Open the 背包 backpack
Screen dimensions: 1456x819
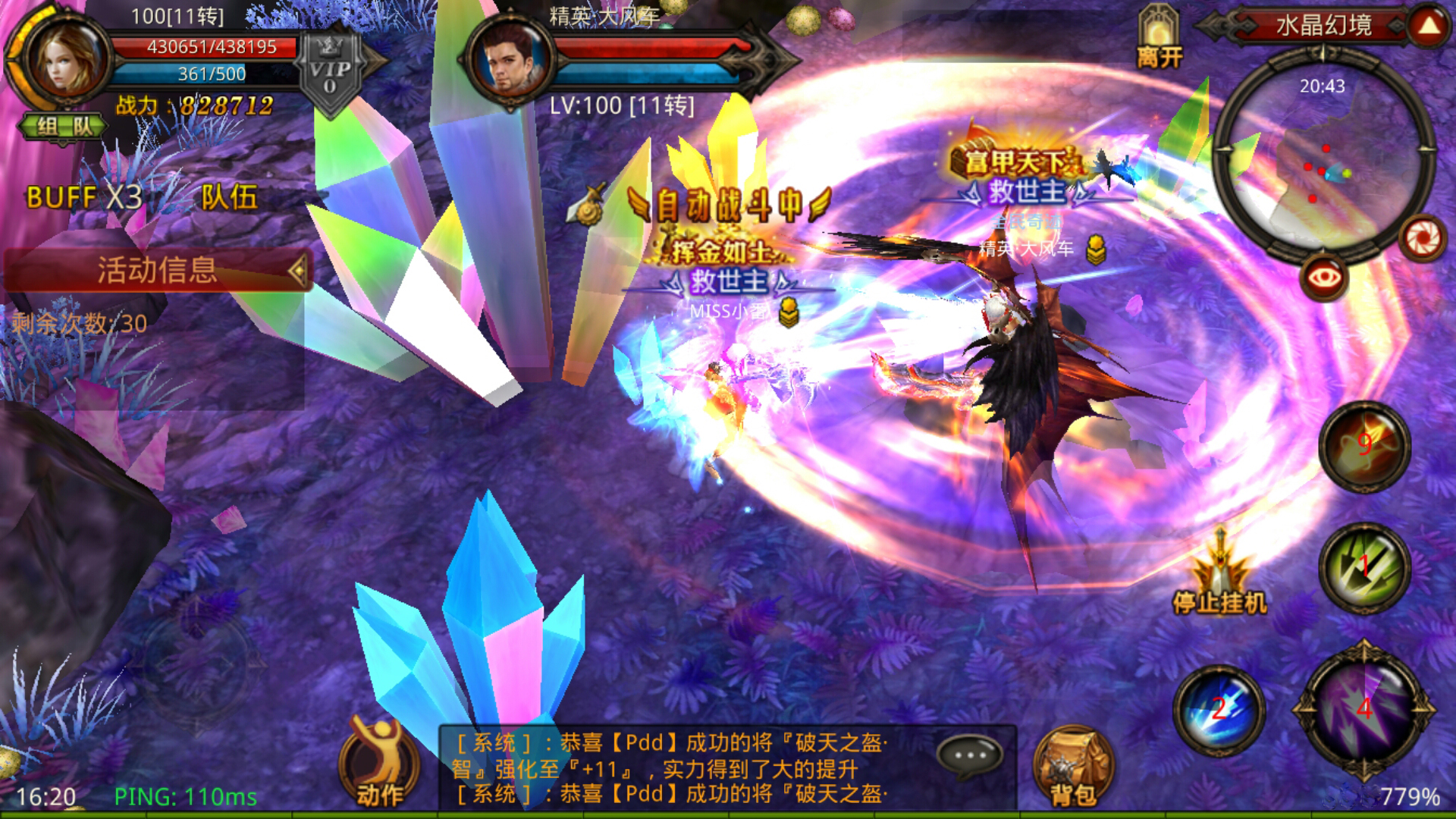tap(1073, 766)
